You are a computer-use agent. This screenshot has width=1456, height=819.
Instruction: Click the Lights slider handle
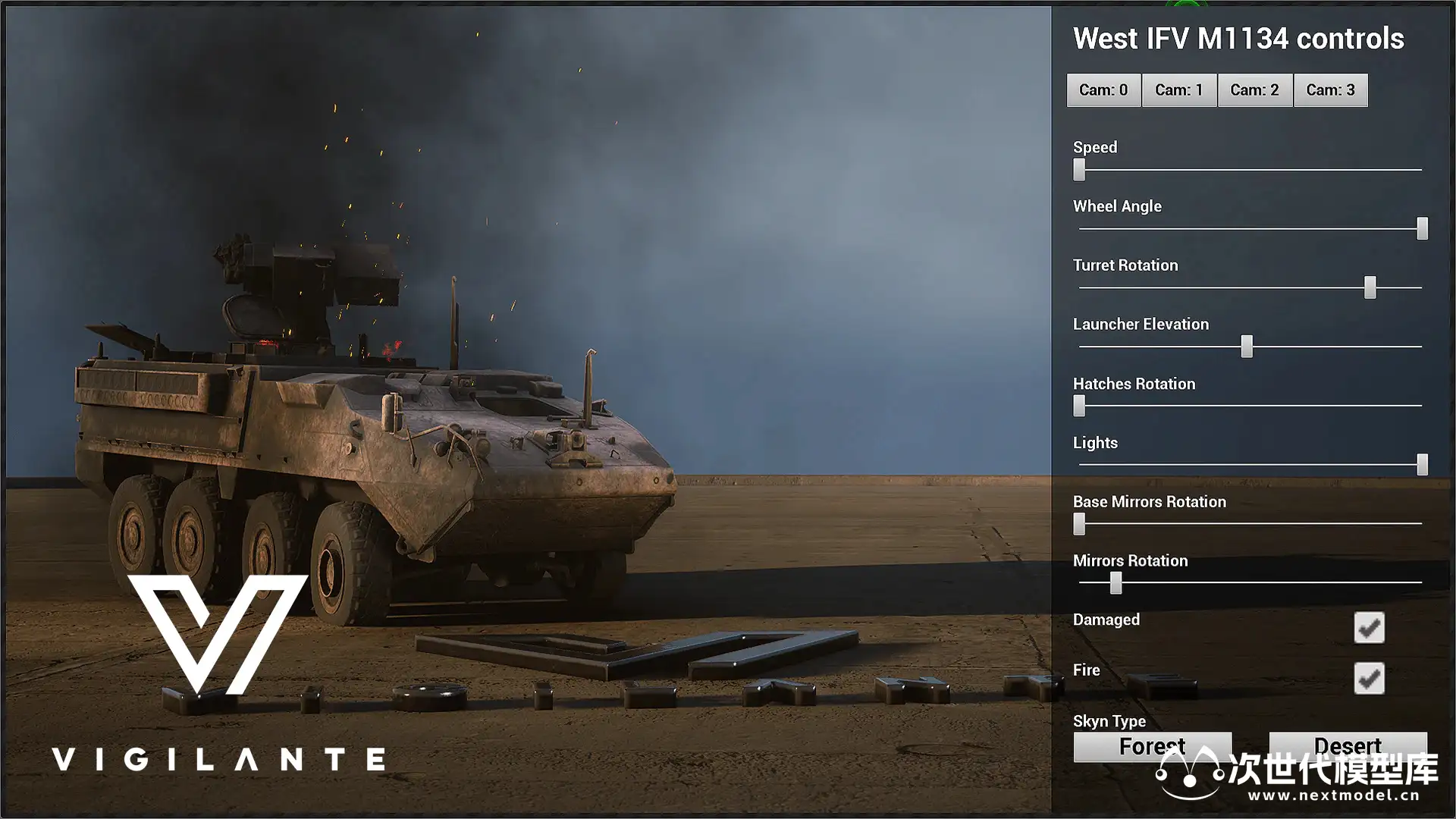(1423, 465)
